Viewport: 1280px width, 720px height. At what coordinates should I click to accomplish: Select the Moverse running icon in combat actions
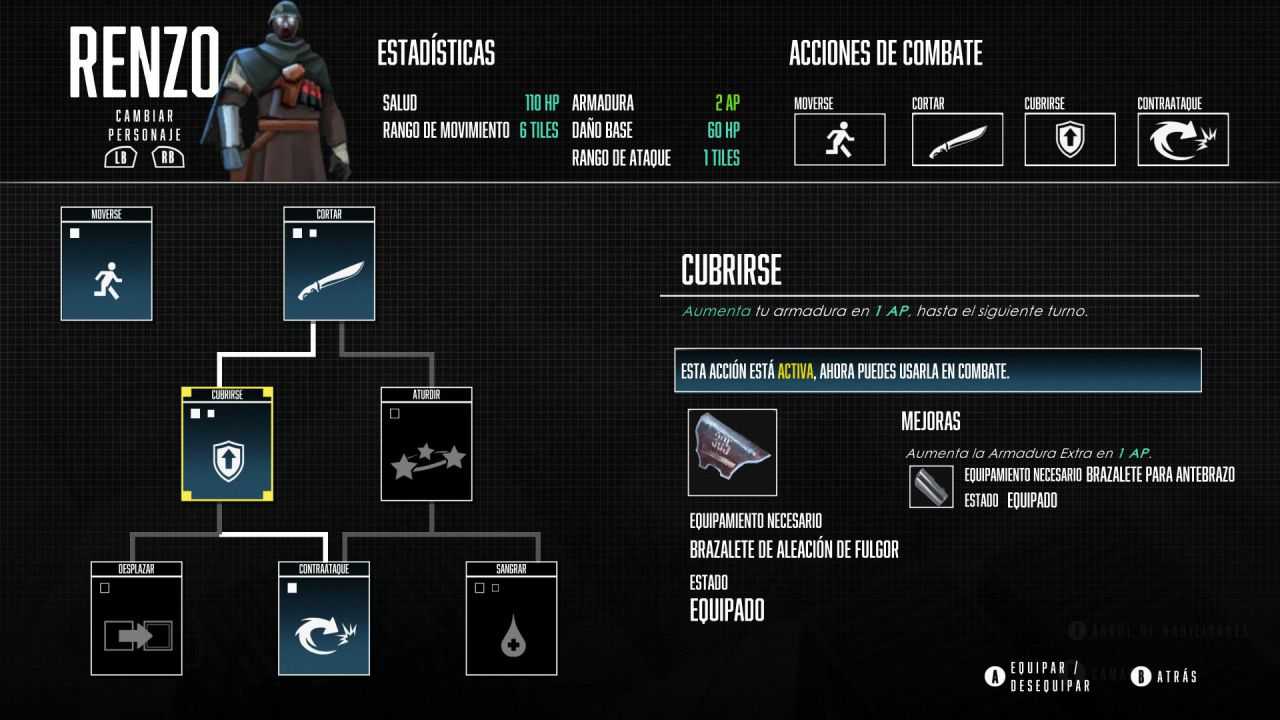click(x=840, y=140)
